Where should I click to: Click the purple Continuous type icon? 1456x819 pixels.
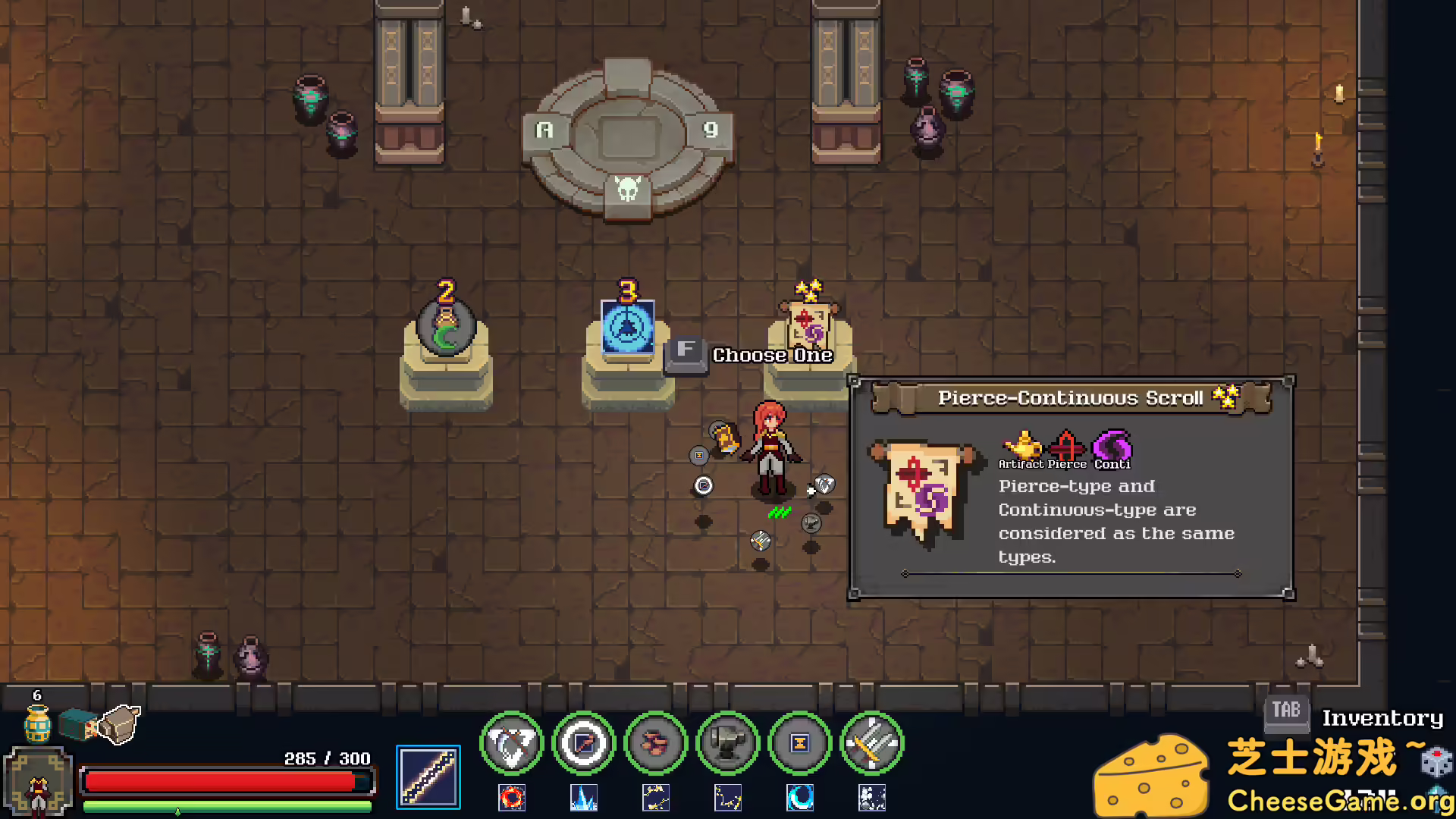point(1112,446)
